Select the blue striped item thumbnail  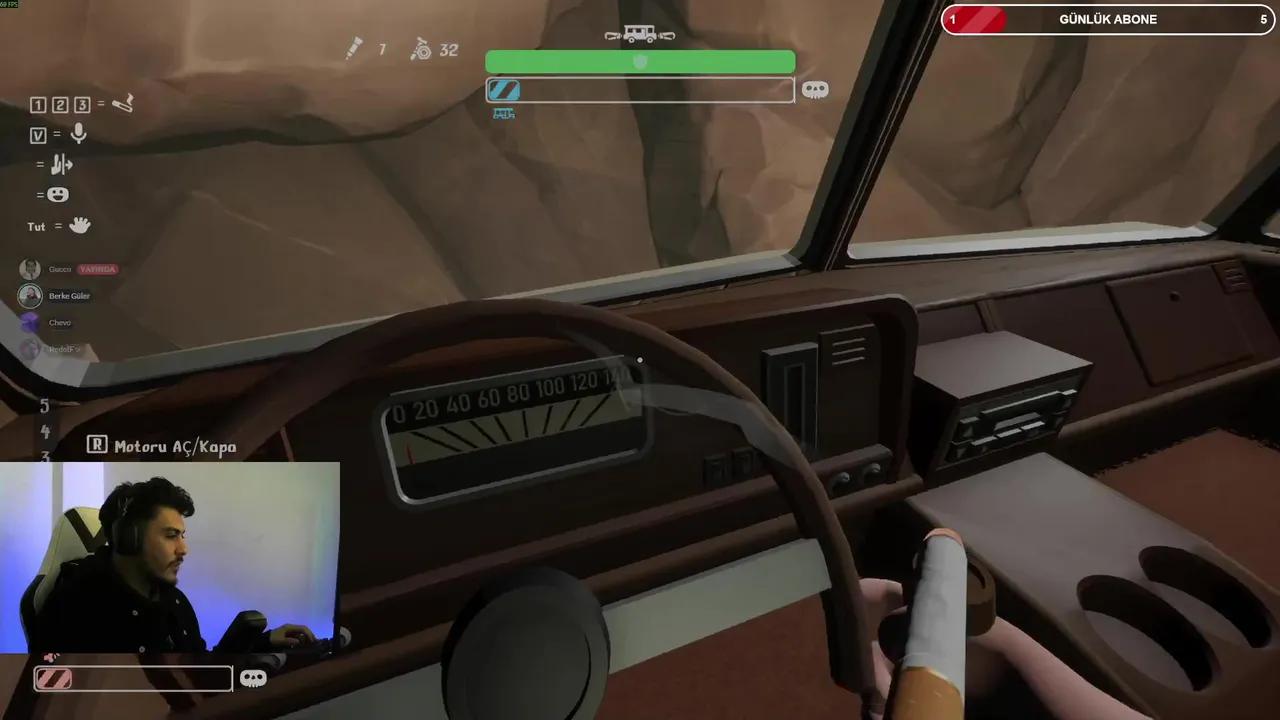[504, 90]
